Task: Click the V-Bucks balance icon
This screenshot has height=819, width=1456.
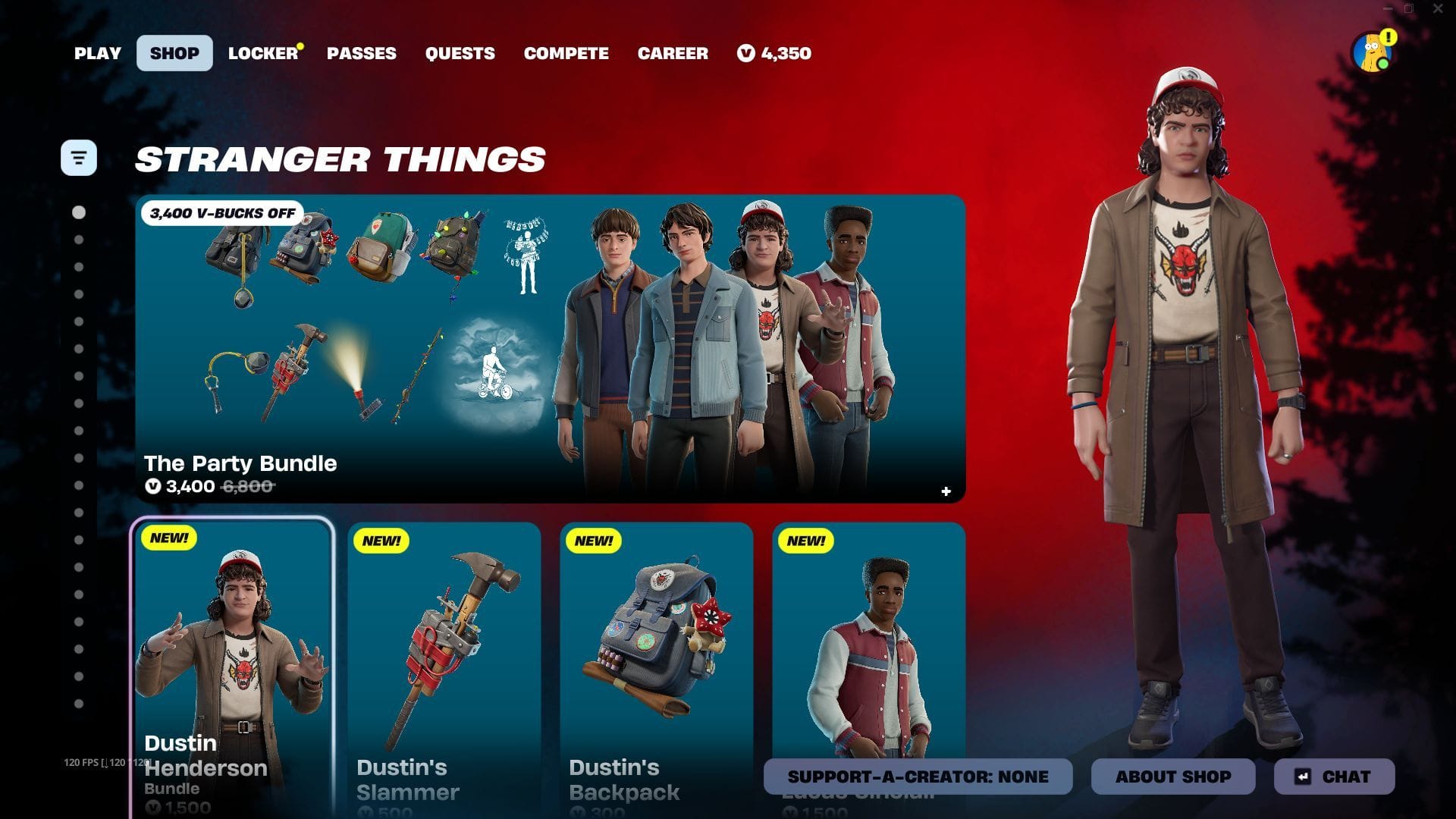Action: (x=745, y=53)
